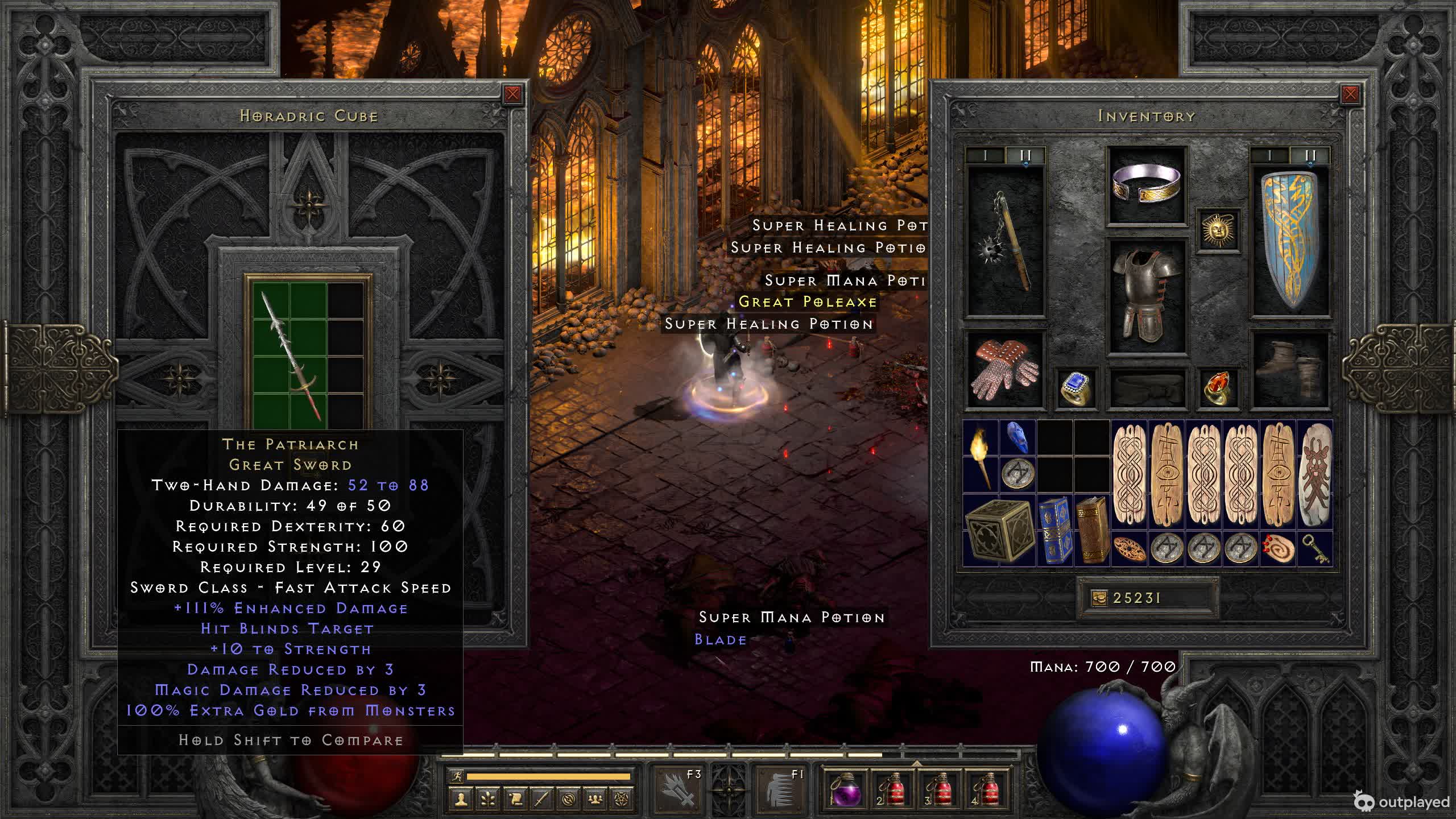Click the equipped breastplate armor

(x=1147, y=296)
